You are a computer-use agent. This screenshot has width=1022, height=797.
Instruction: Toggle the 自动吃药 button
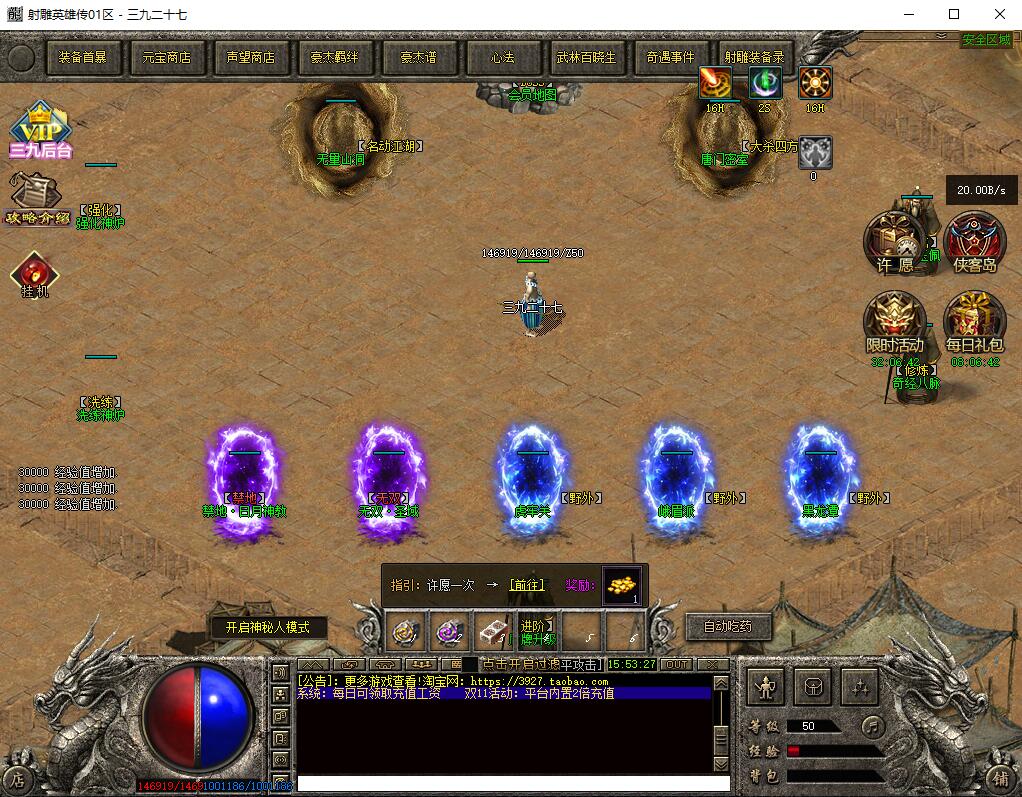(727, 627)
